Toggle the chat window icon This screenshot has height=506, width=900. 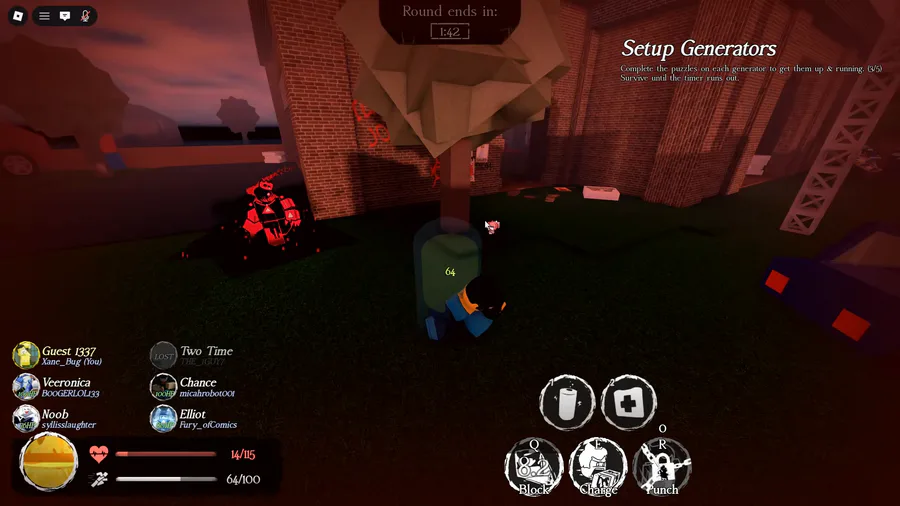pyautogui.click(x=65, y=16)
